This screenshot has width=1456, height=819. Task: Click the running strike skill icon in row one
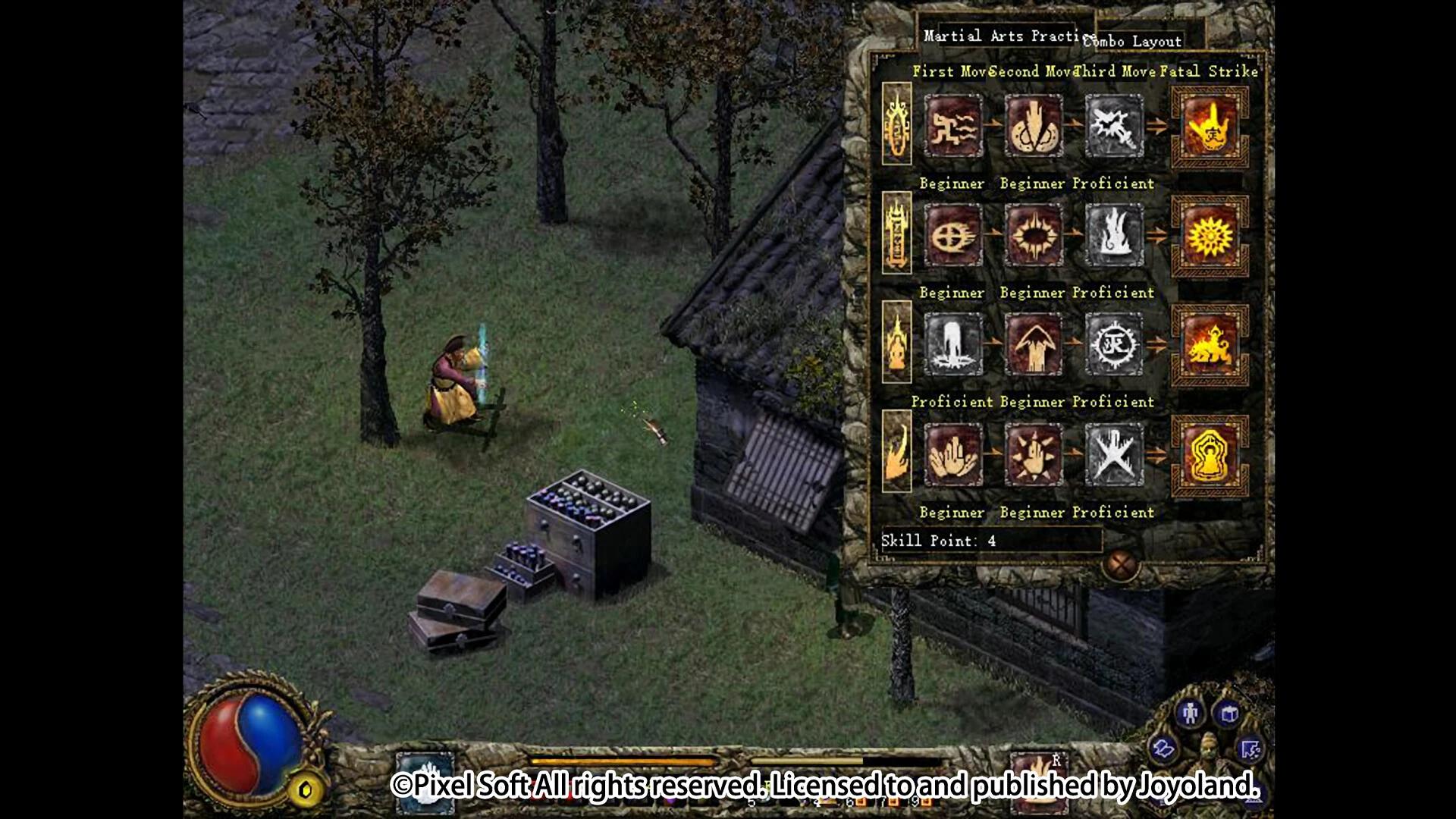click(x=953, y=127)
